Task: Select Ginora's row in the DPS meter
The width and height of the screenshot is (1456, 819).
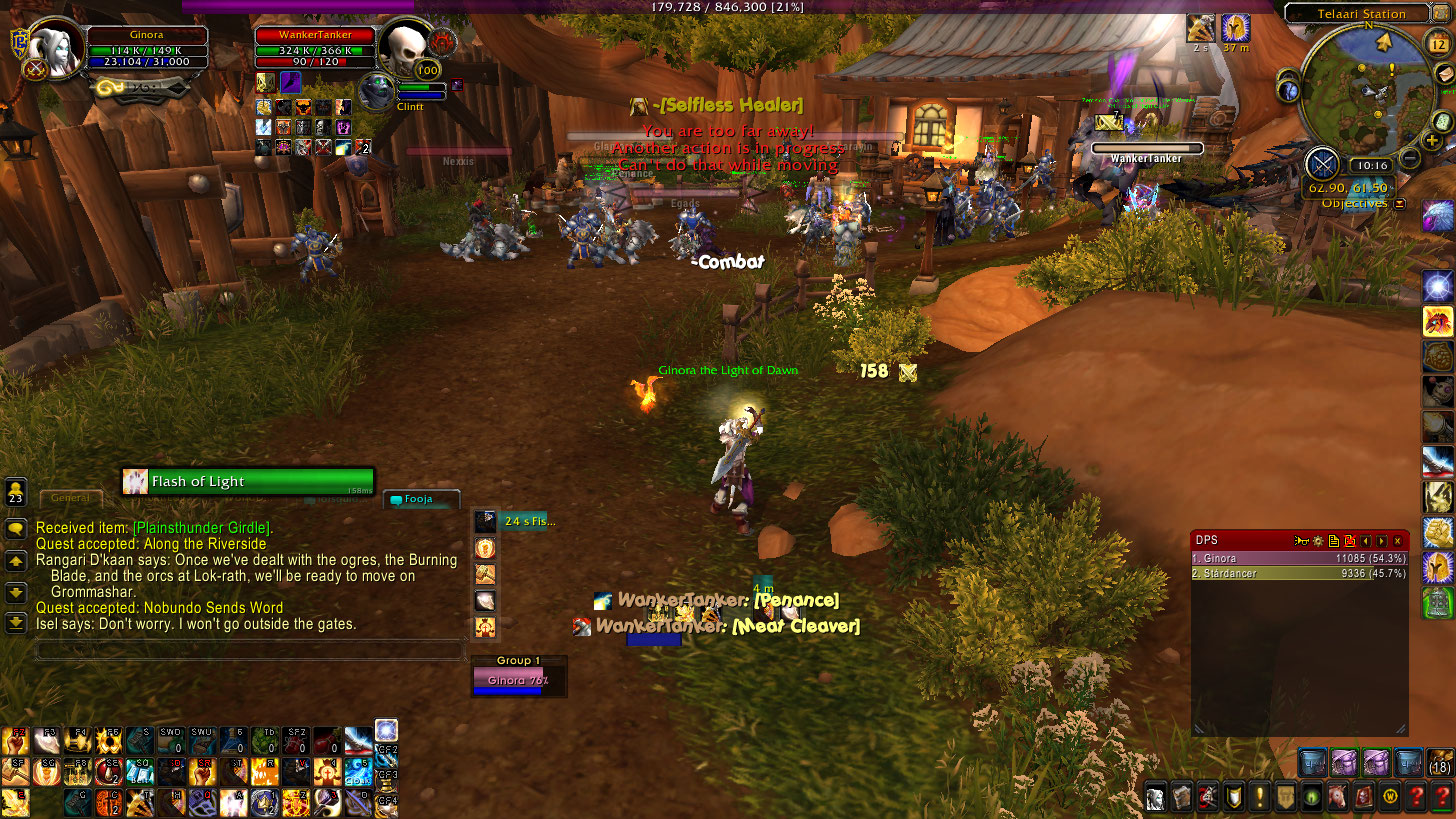Action: [x=1299, y=558]
